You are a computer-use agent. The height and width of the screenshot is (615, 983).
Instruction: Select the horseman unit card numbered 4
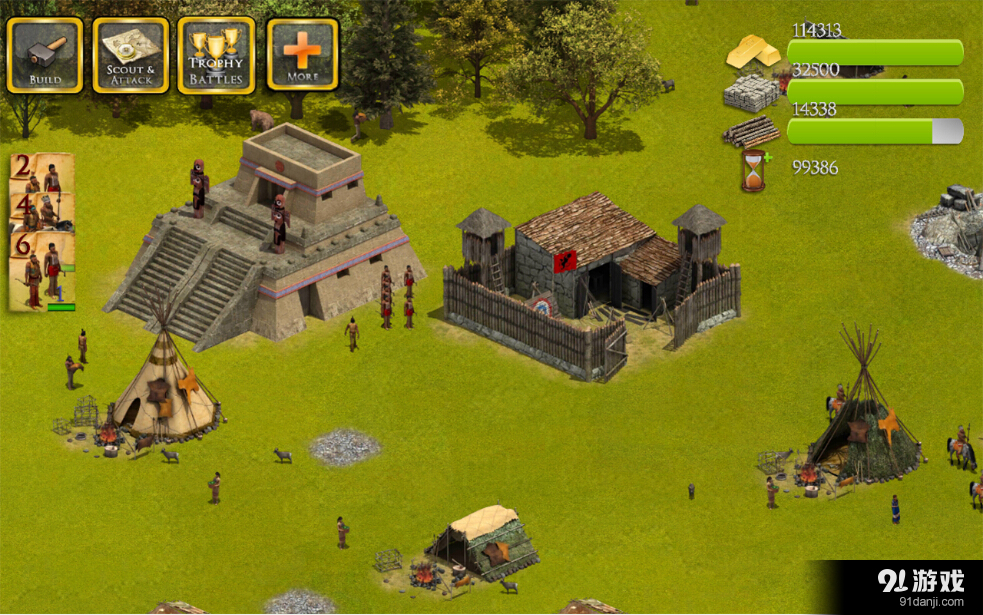pyautogui.click(x=42, y=212)
